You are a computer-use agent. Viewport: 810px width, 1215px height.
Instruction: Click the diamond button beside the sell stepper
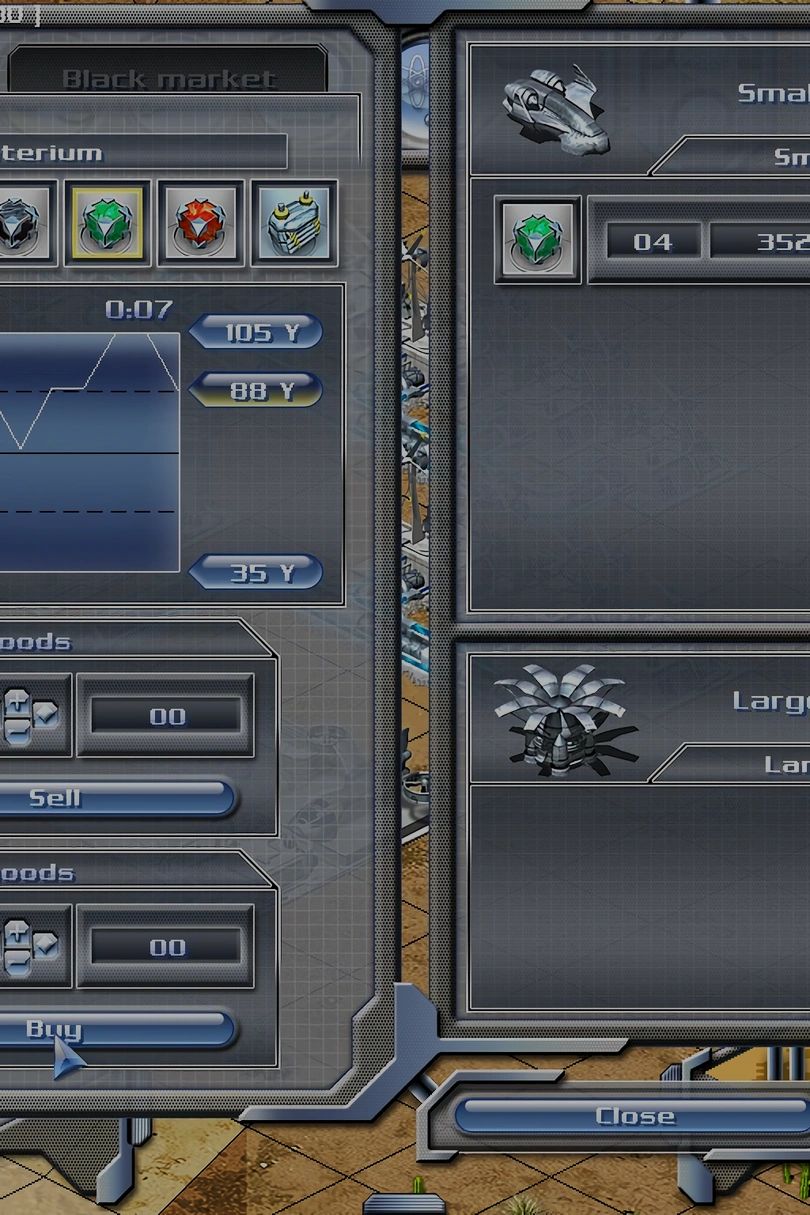coord(45,713)
